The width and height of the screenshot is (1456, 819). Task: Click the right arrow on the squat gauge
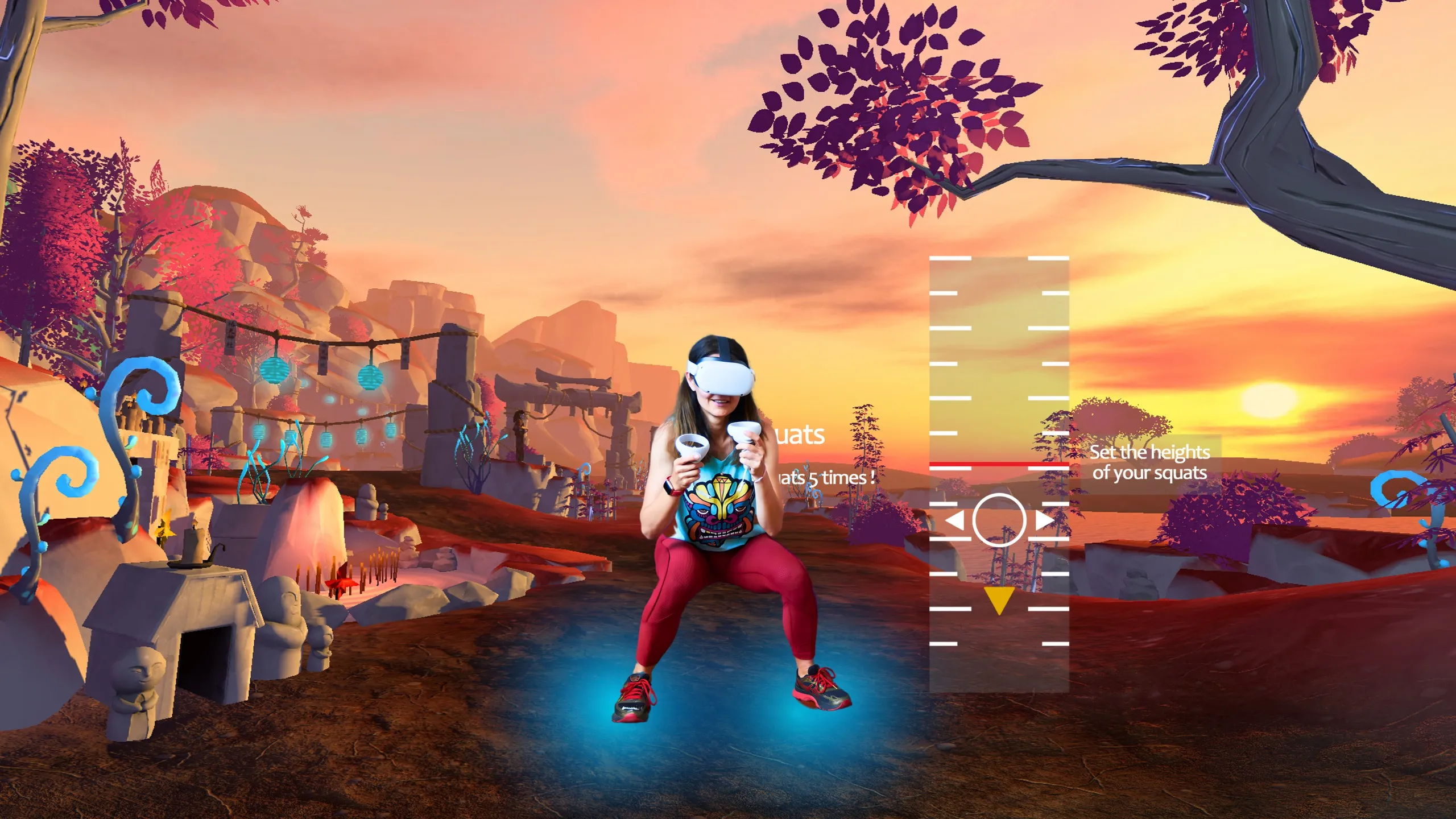point(1044,520)
